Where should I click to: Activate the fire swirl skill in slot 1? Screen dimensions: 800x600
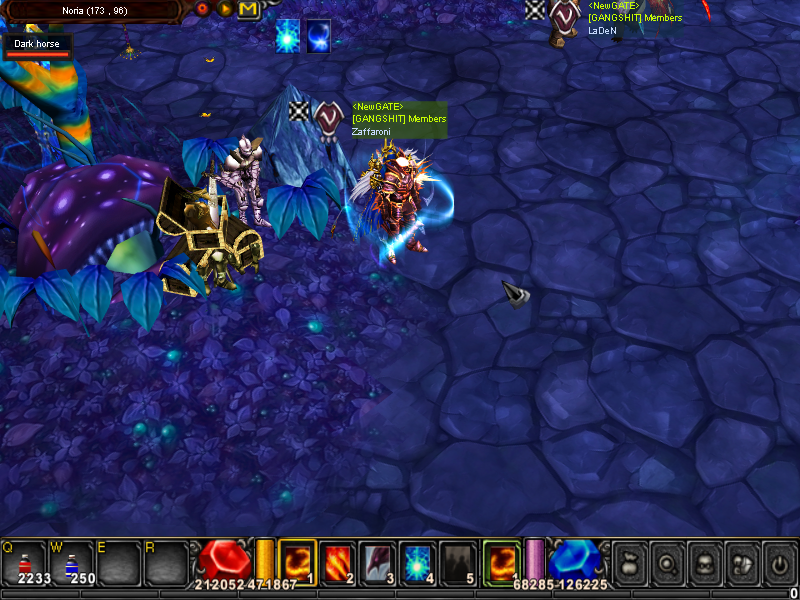tap(297, 561)
